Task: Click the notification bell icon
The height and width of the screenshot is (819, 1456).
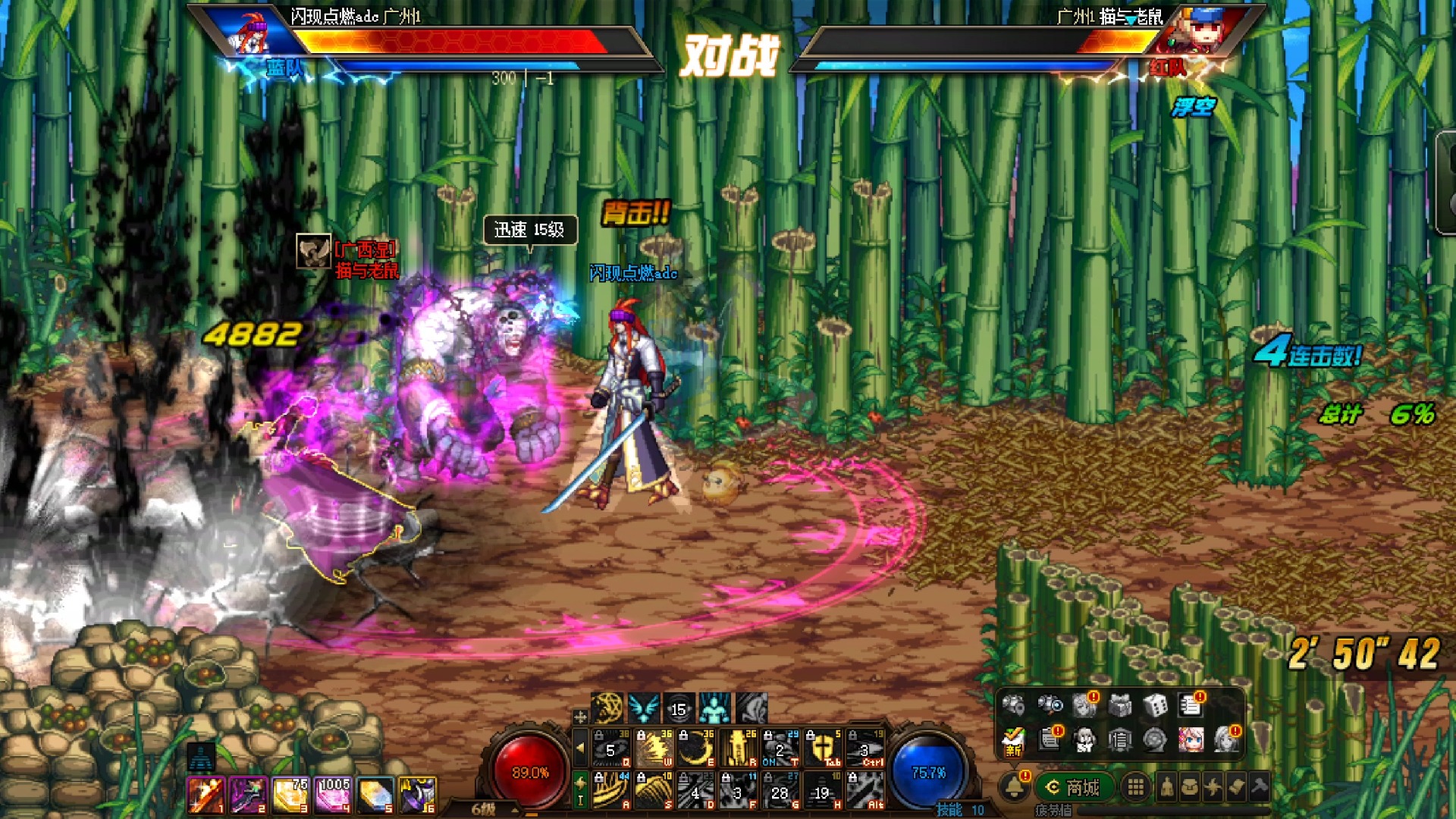Action: [1015, 787]
